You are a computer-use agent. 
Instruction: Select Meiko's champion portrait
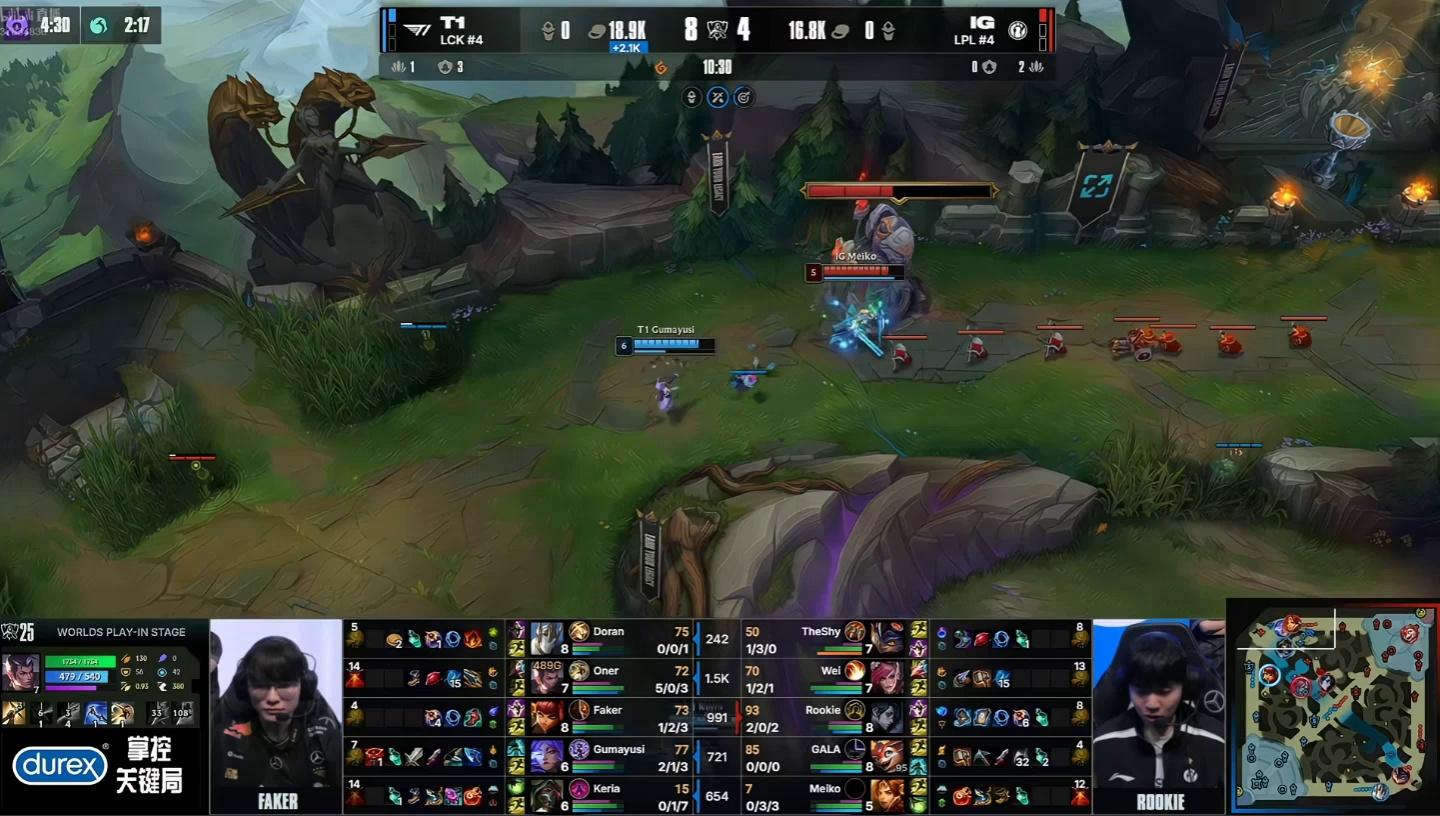click(886, 795)
